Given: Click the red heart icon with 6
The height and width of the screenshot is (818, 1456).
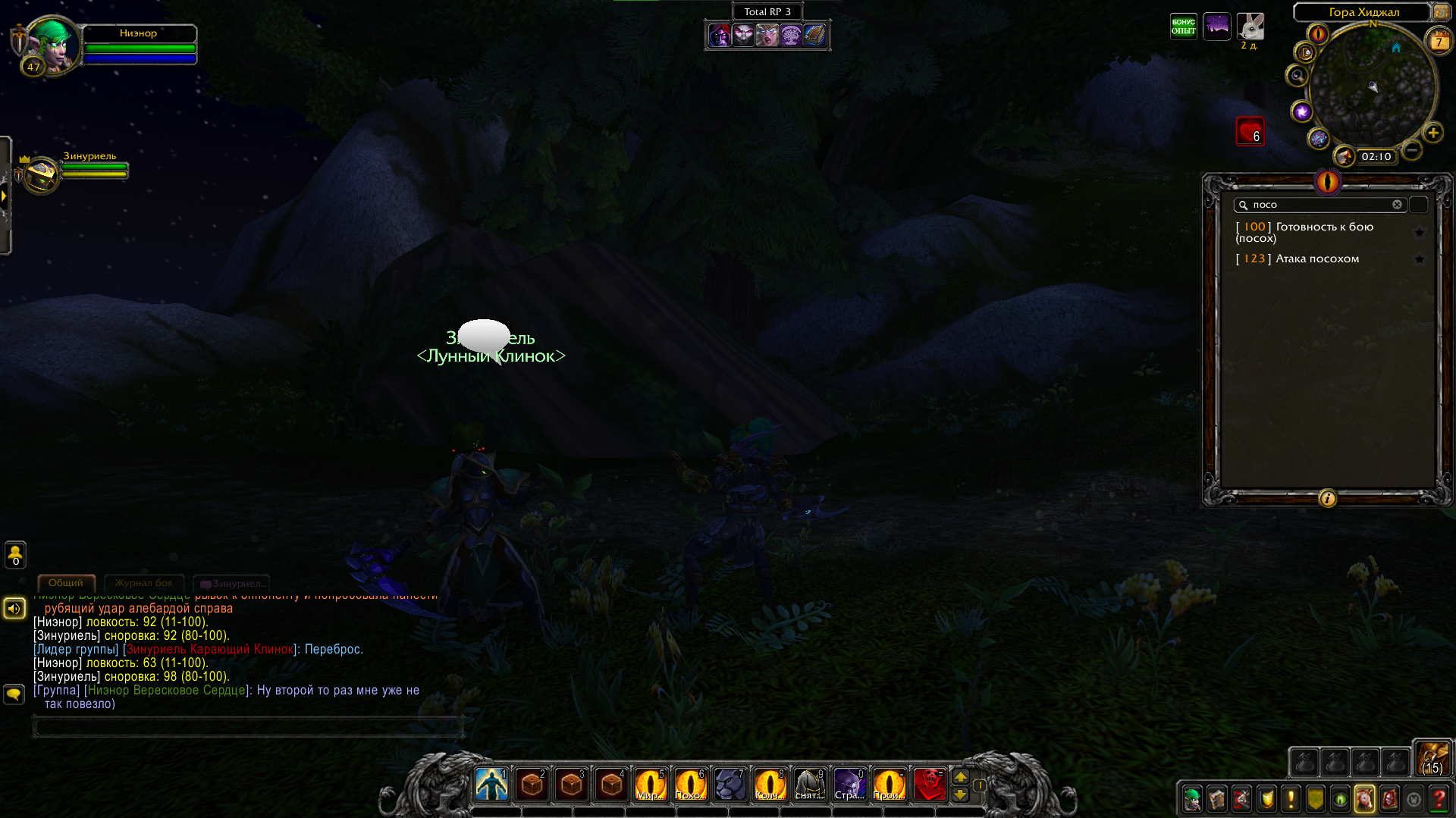Looking at the screenshot, I should pyautogui.click(x=1250, y=131).
